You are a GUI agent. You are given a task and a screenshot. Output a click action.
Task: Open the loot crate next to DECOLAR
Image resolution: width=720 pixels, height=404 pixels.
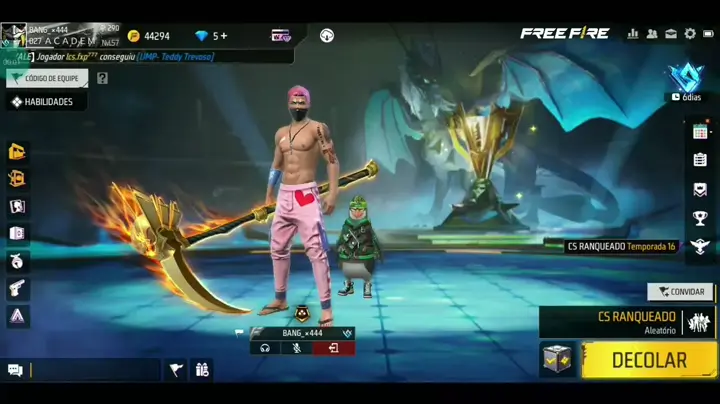pyautogui.click(x=557, y=360)
